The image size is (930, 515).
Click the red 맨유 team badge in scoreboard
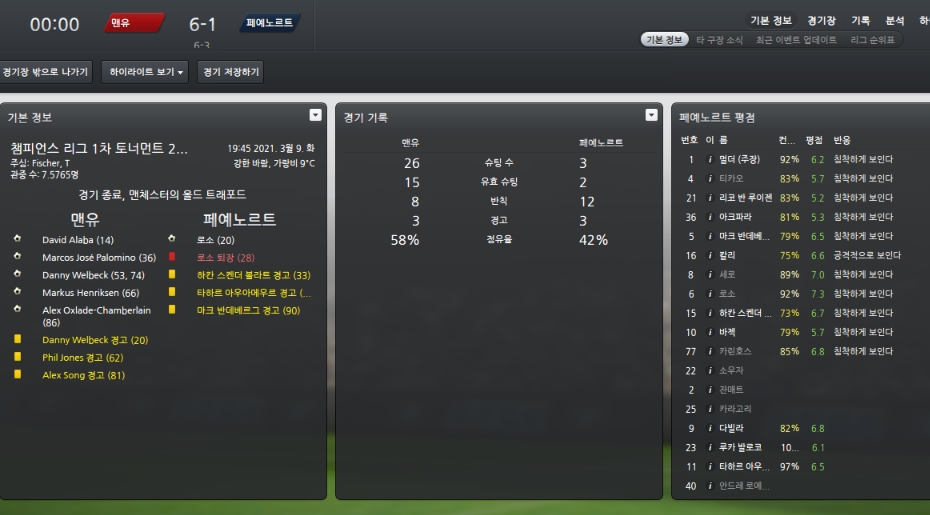[134, 23]
